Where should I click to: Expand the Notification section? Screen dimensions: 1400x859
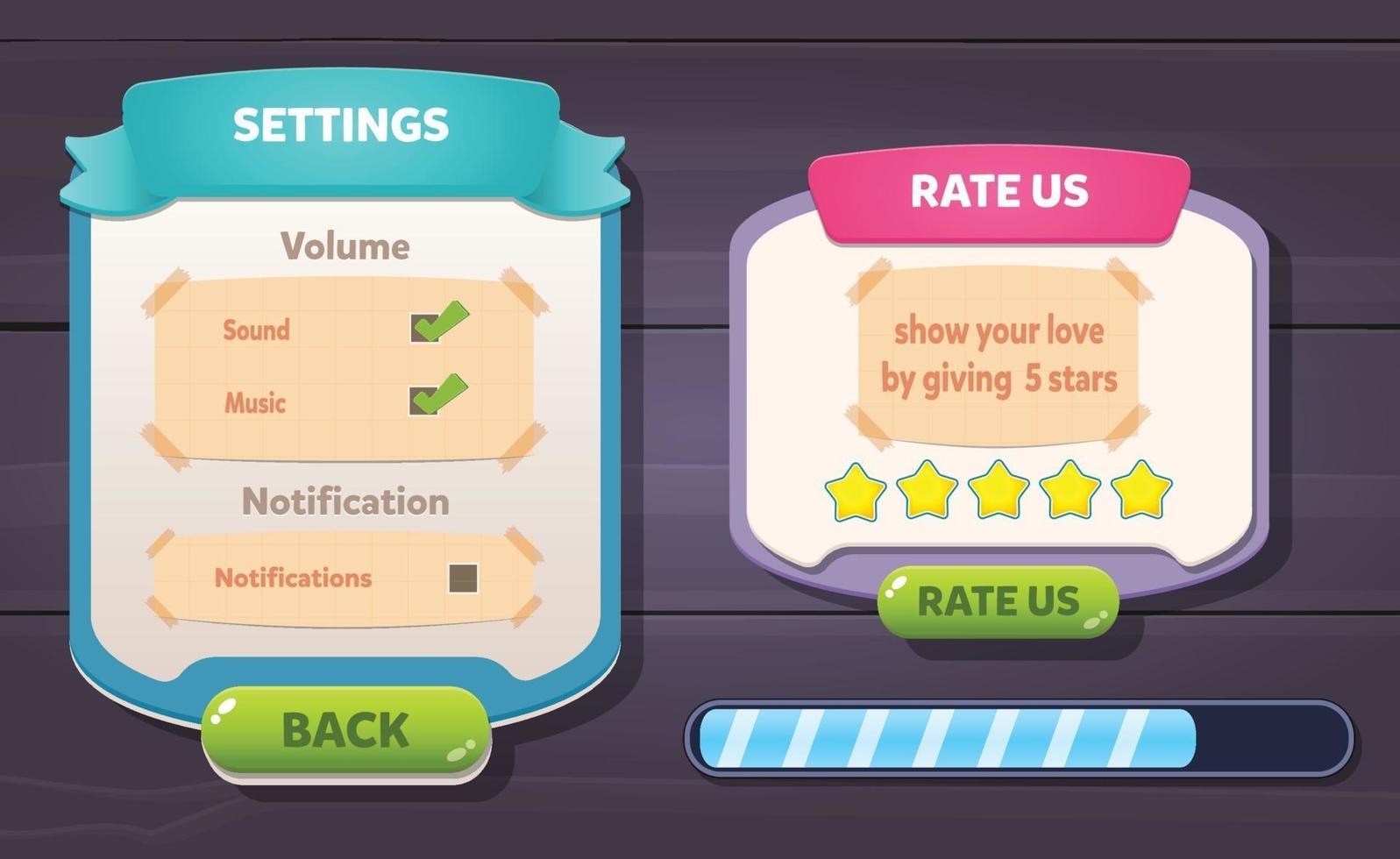pyautogui.click(x=347, y=501)
